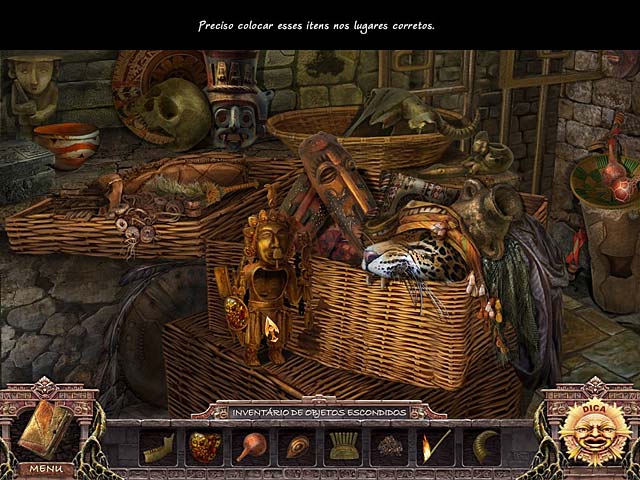Select the orange gourd rattle item
The width and height of the screenshot is (640, 480).
point(250,447)
